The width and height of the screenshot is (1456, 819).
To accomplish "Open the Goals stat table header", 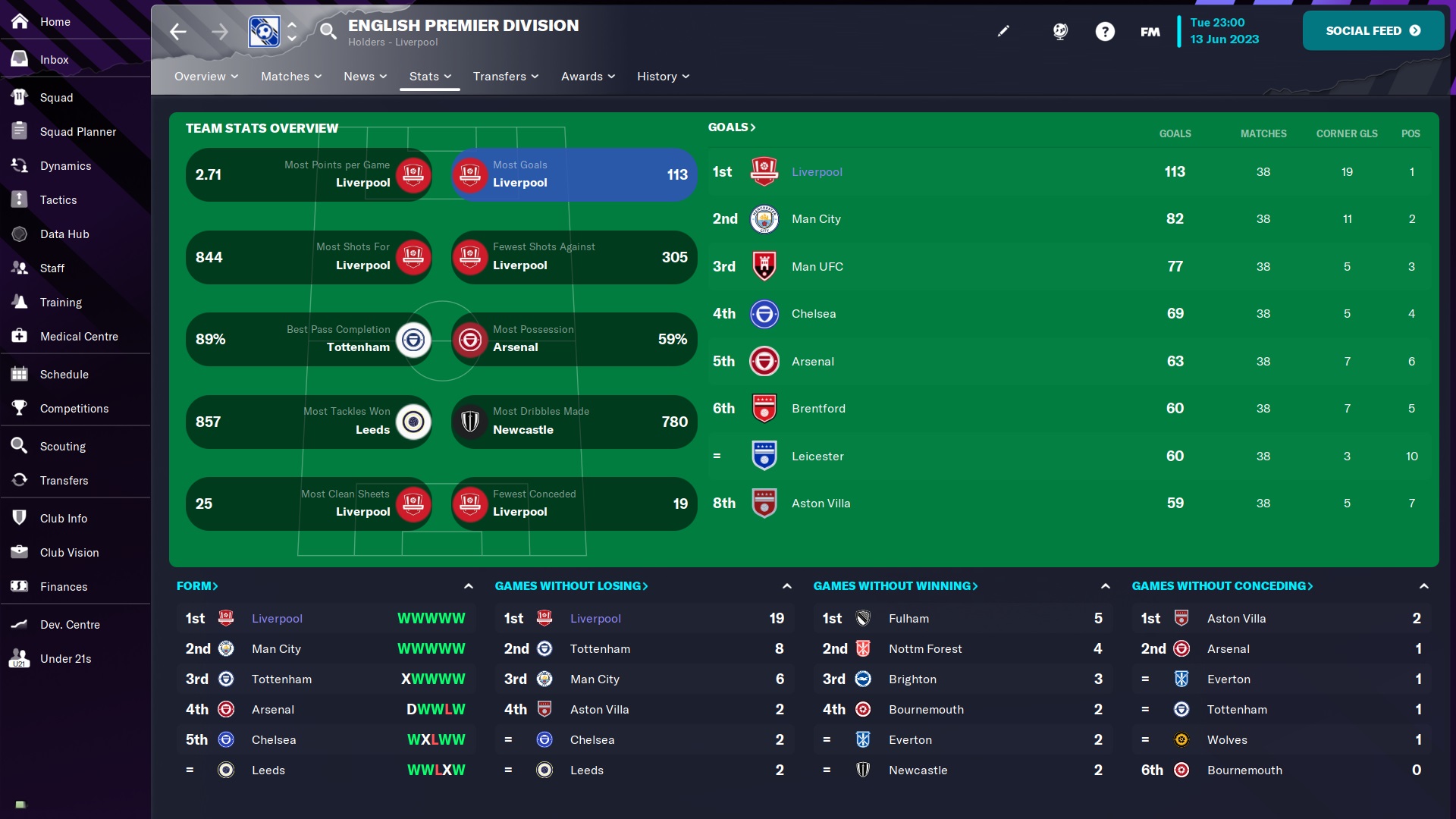I will click(x=732, y=127).
